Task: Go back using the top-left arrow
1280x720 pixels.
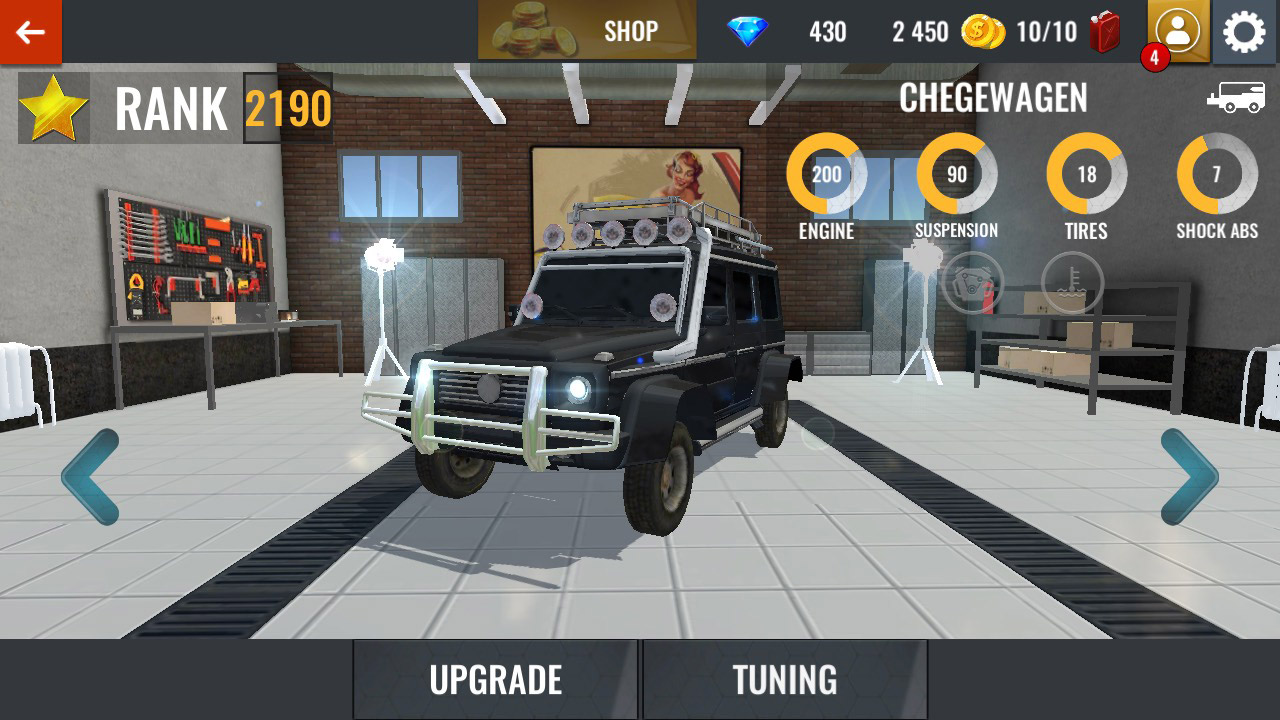Action: pyautogui.click(x=31, y=31)
